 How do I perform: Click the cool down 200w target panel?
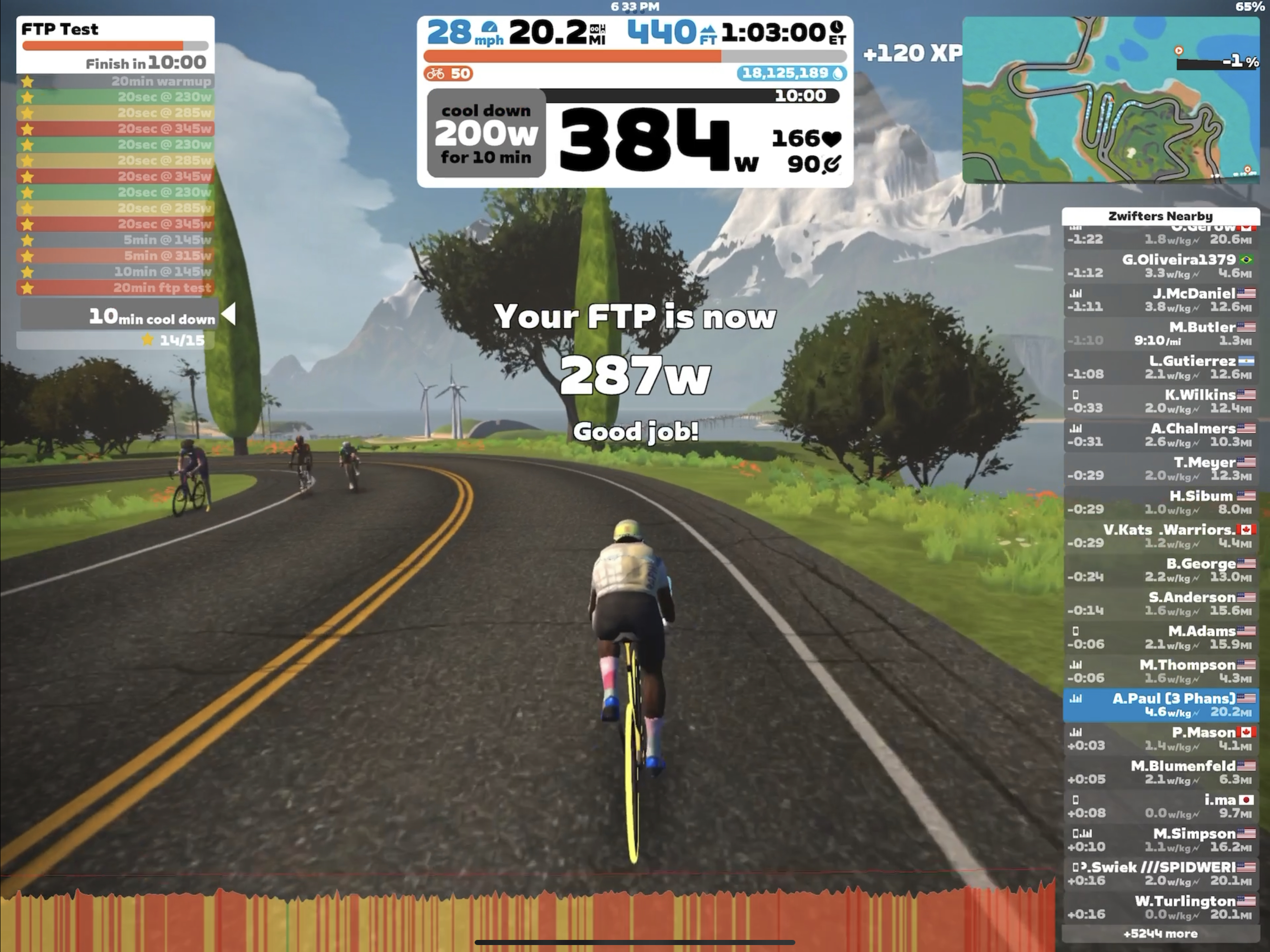pyautogui.click(x=486, y=133)
